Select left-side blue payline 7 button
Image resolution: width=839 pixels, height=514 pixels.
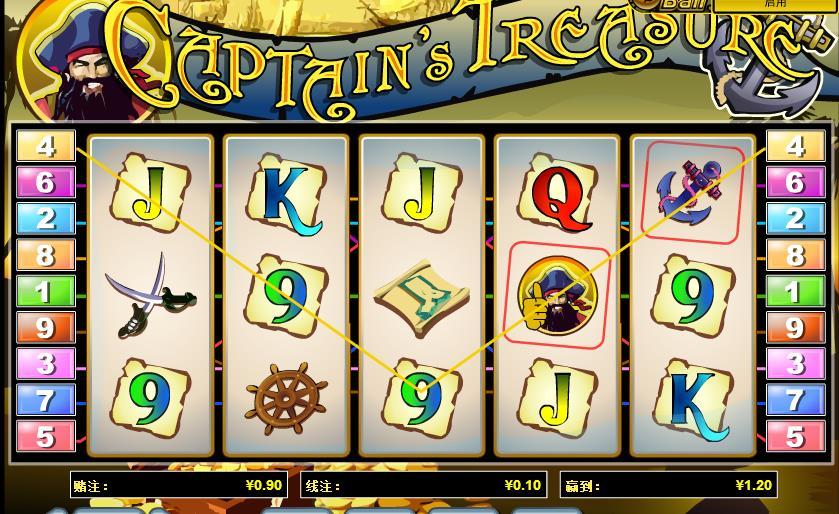click(45, 400)
